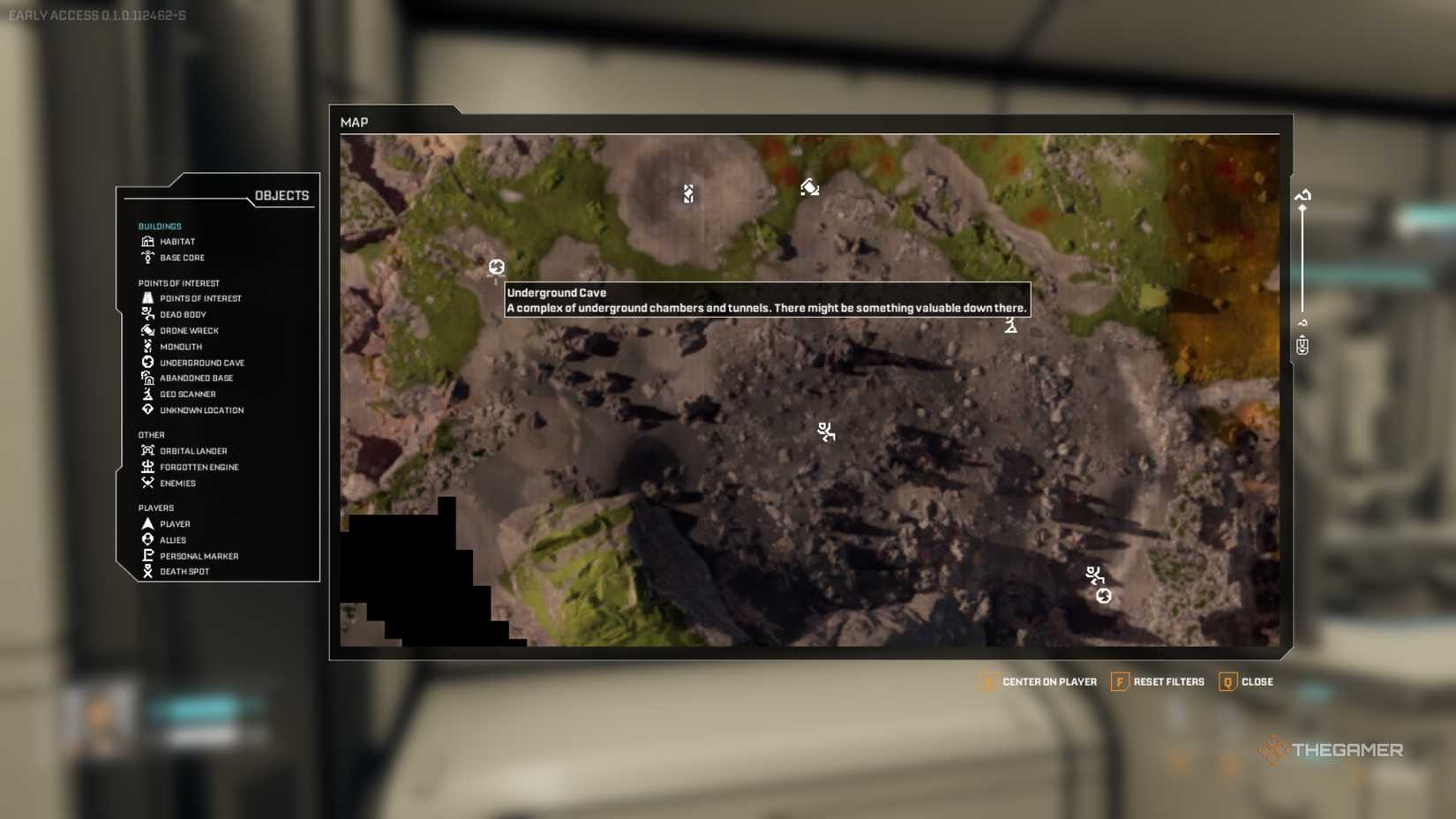Select the Geo Scanner icon
Viewport: 1456px width, 819px height.
coord(149,394)
